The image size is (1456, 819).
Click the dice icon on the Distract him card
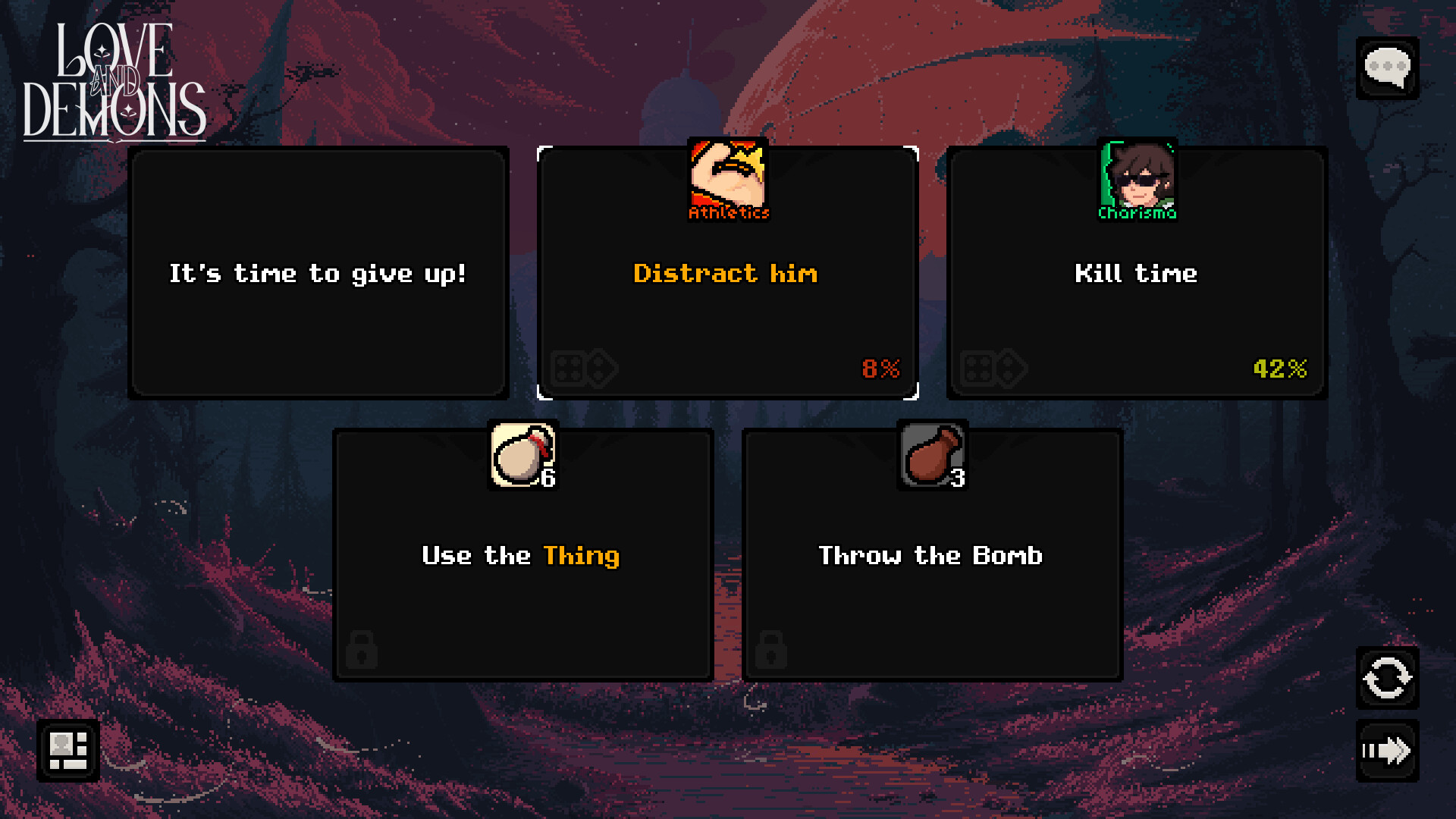[x=584, y=369]
